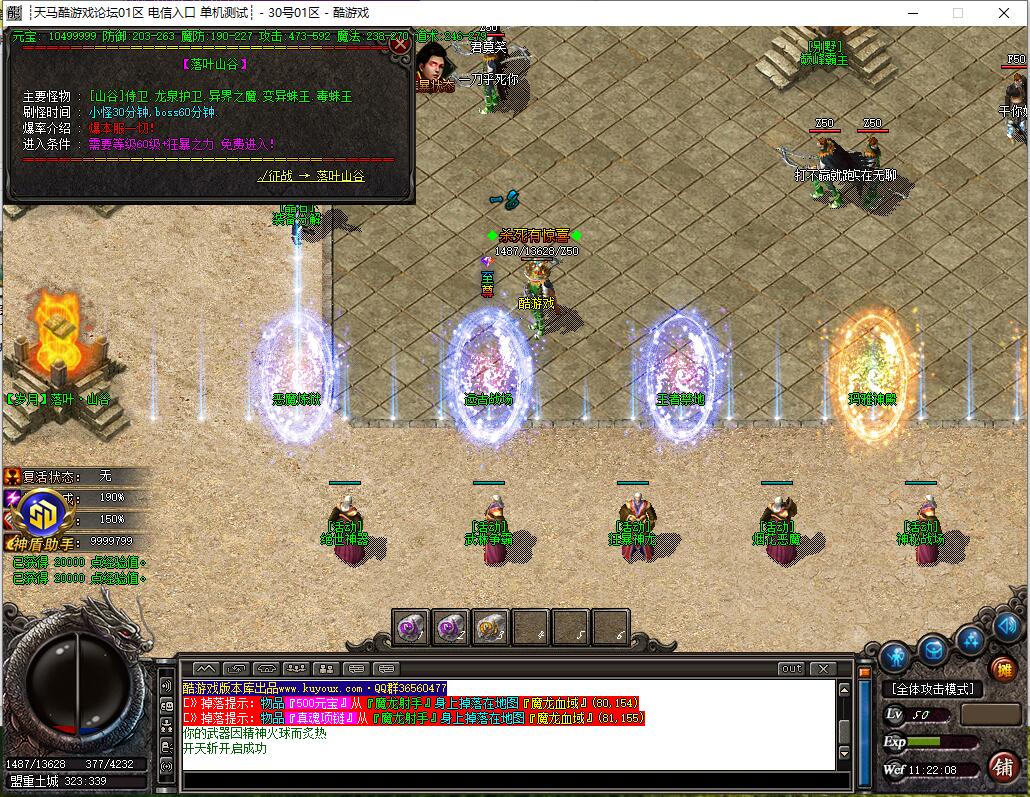Image resolution: width=1030 pixels, height=797 pixels.
Task: Select the first purple scroll hotbar slot
Action: tap(411, 627)
